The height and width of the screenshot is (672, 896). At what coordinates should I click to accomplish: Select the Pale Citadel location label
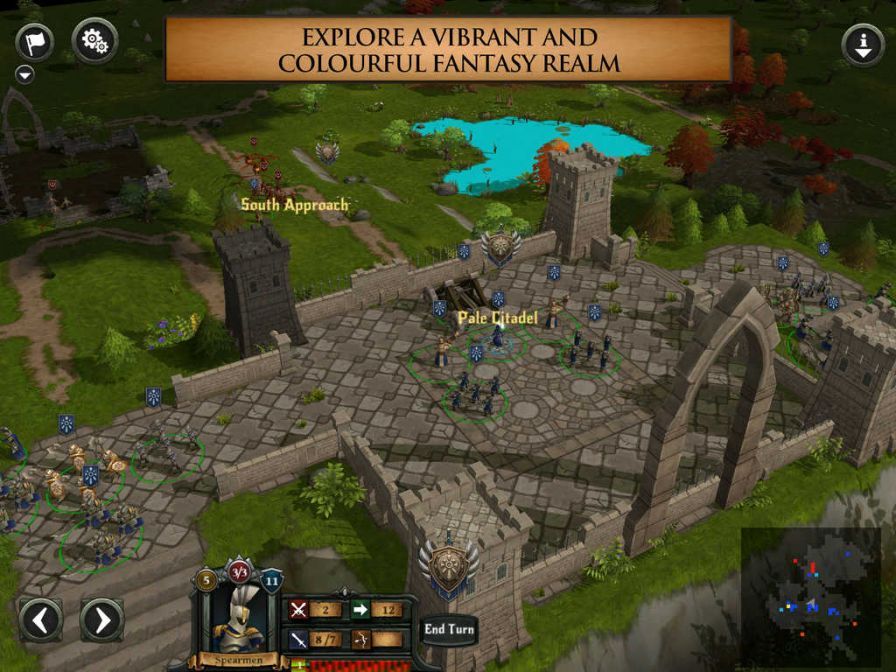point(498,318)
